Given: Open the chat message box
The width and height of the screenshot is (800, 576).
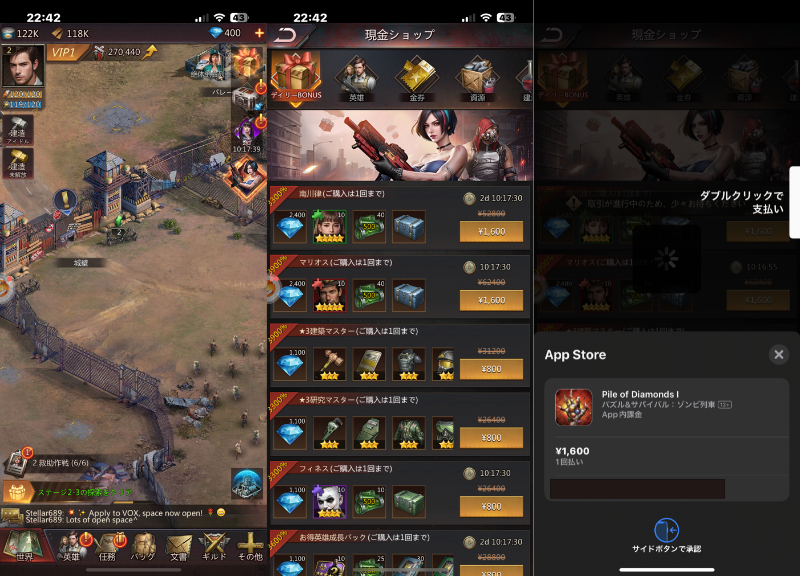Looking at the screenshot, I should (x=110, y=516).
